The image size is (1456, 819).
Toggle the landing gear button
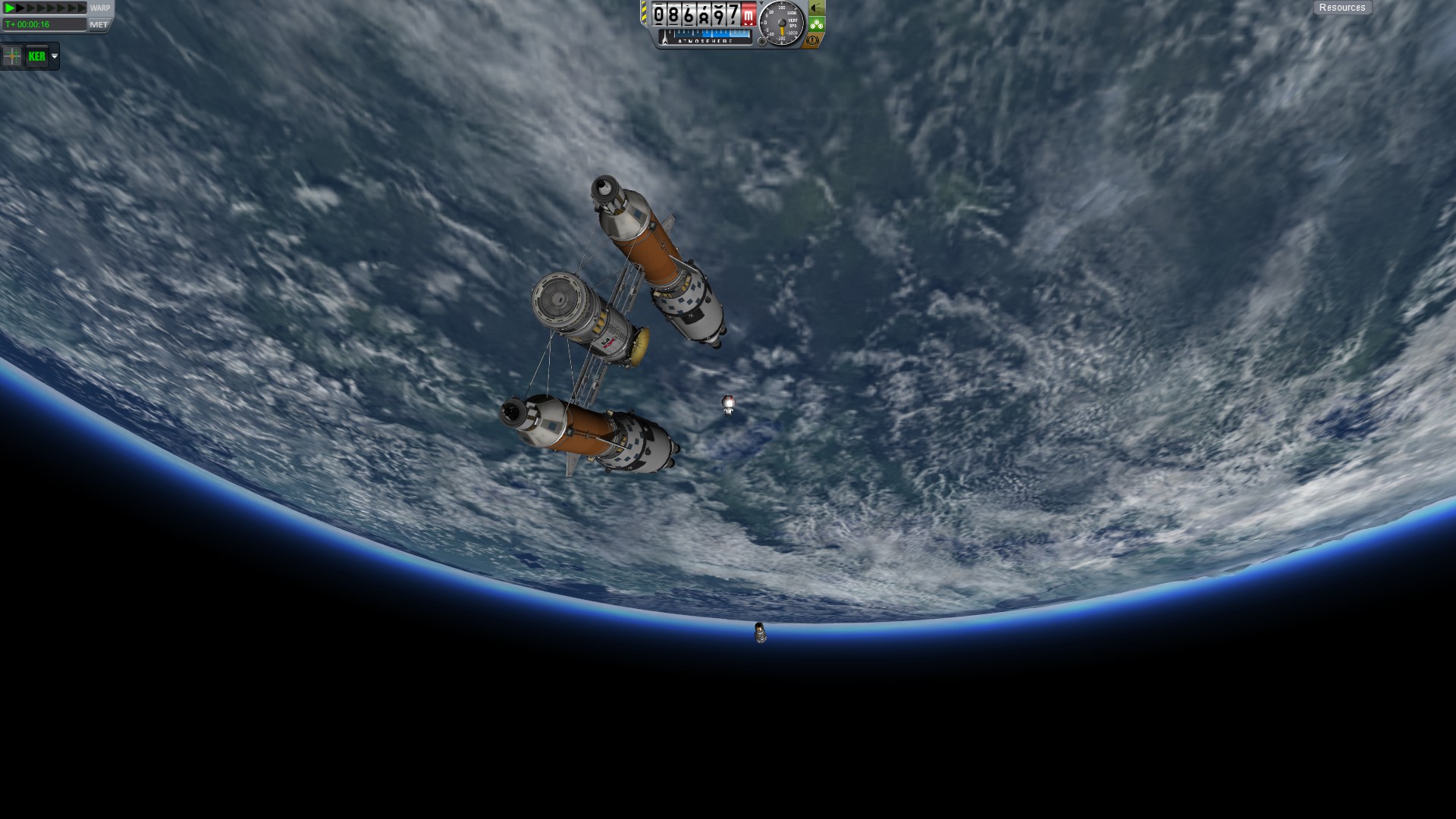(816, 24)
